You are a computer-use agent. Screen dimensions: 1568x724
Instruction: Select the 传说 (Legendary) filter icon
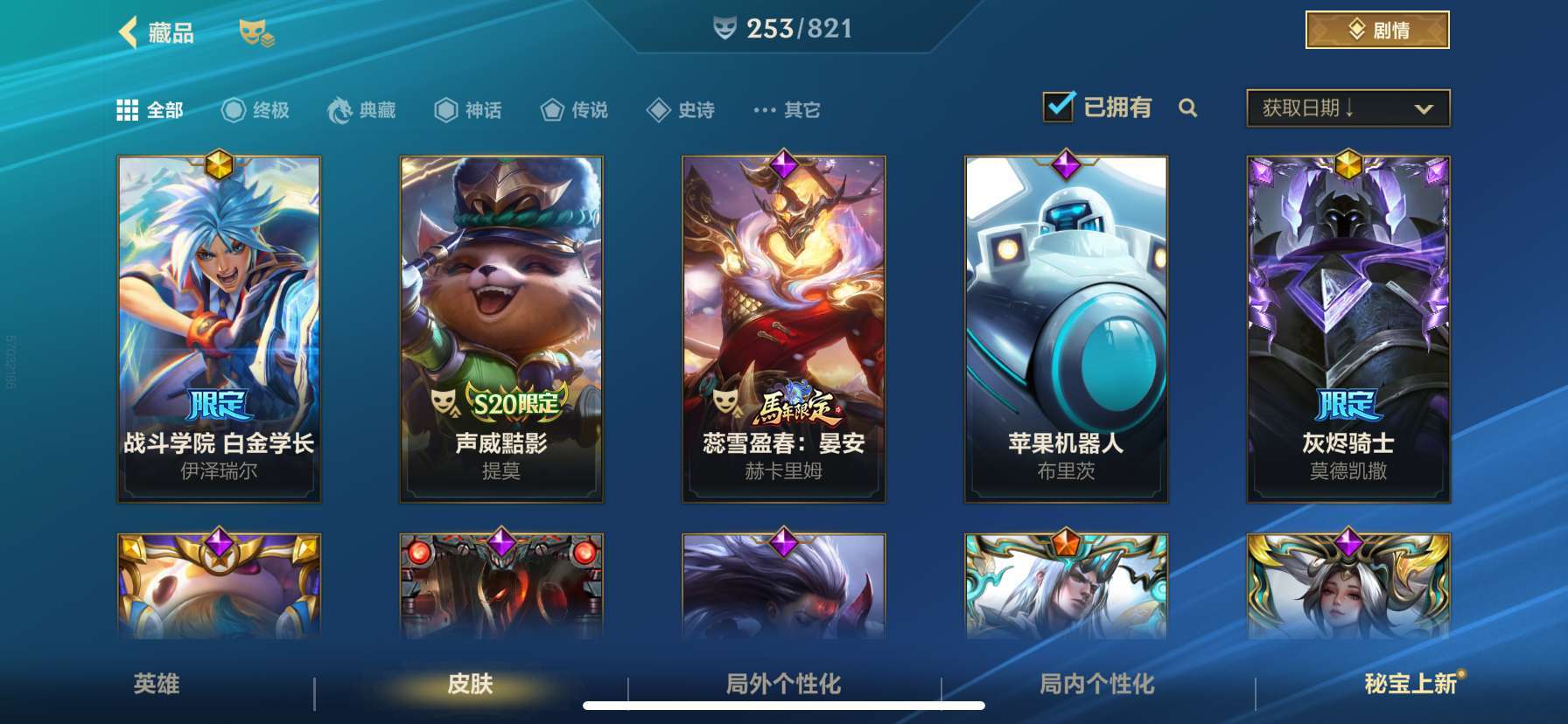coord(552,110)
